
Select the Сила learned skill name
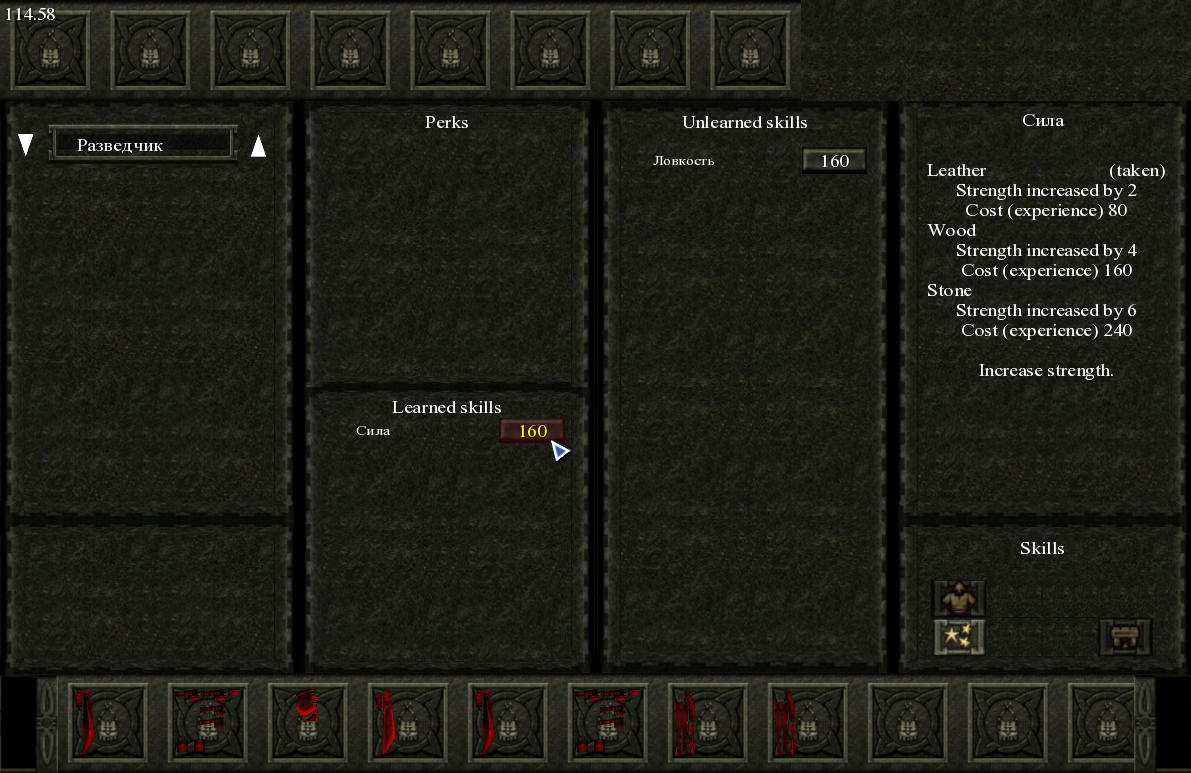pyautogui.click(x=373, y=431)
